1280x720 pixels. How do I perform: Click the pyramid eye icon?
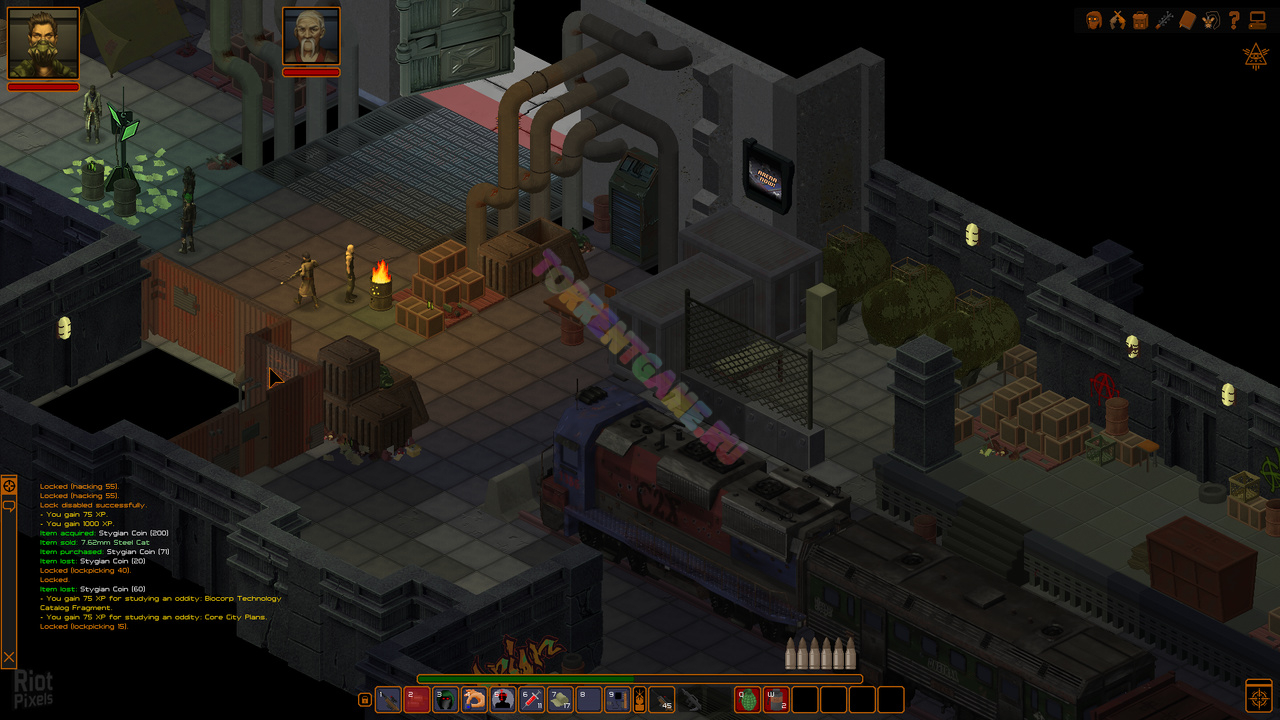point(1256,56)
